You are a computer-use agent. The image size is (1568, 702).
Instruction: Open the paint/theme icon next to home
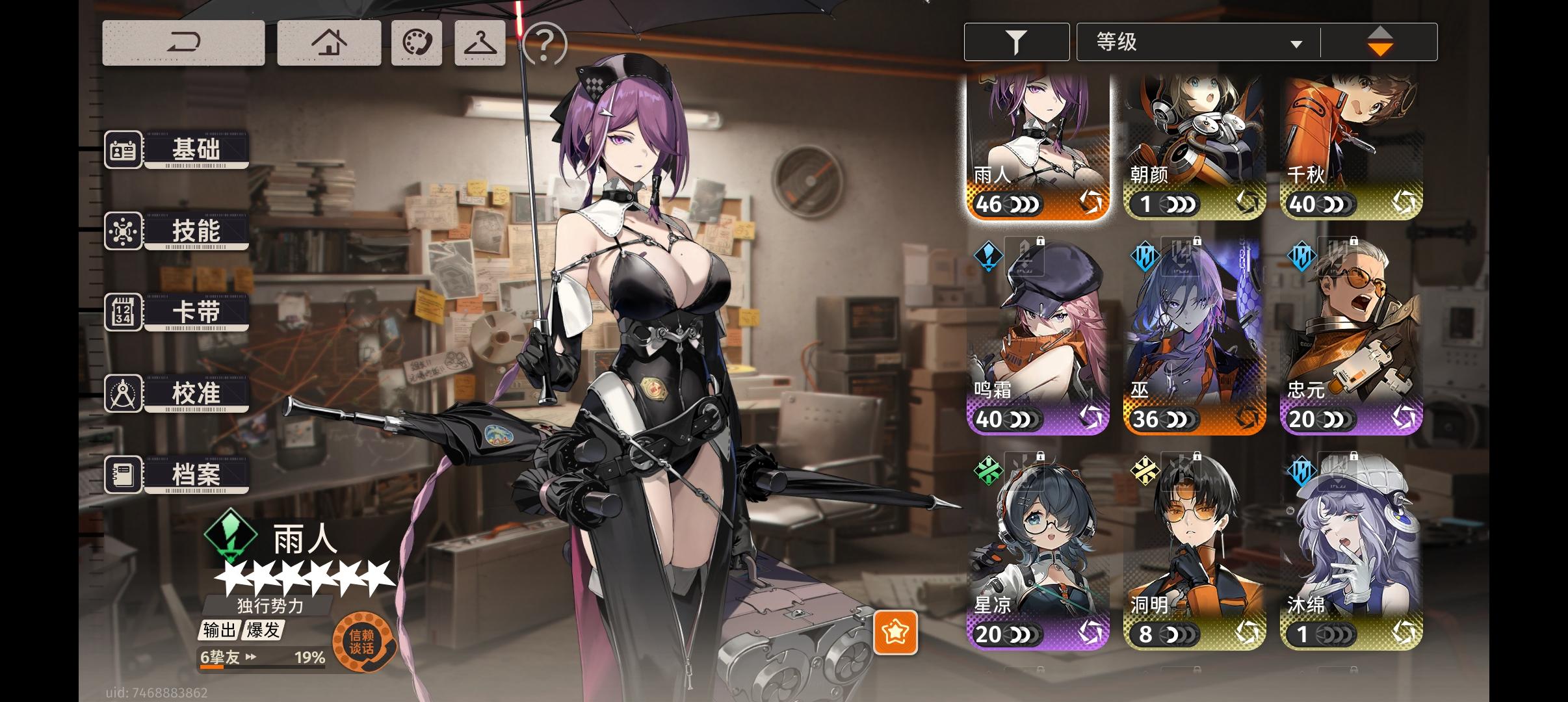[x=416, y=42]
